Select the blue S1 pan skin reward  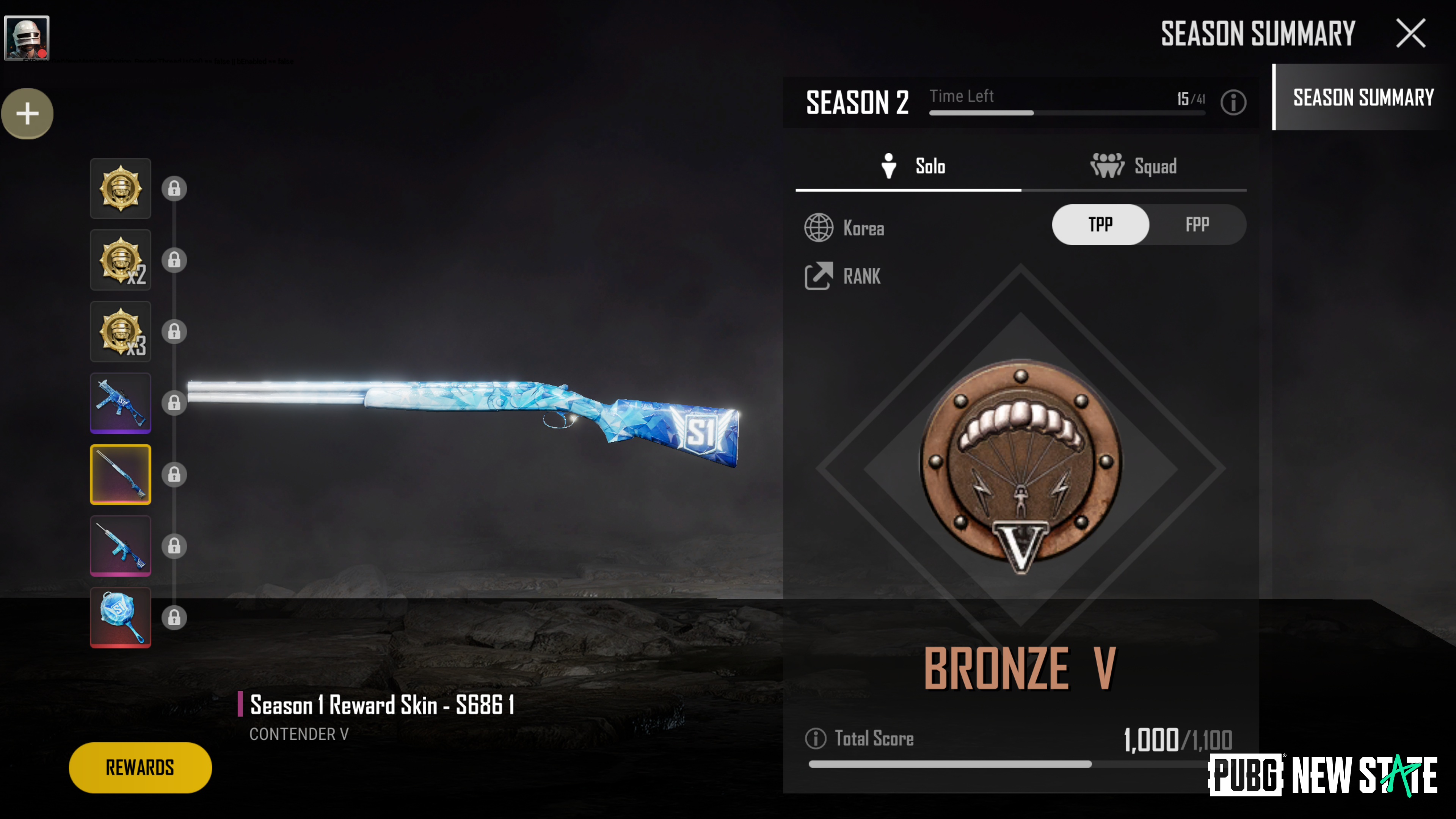[121, 617]
